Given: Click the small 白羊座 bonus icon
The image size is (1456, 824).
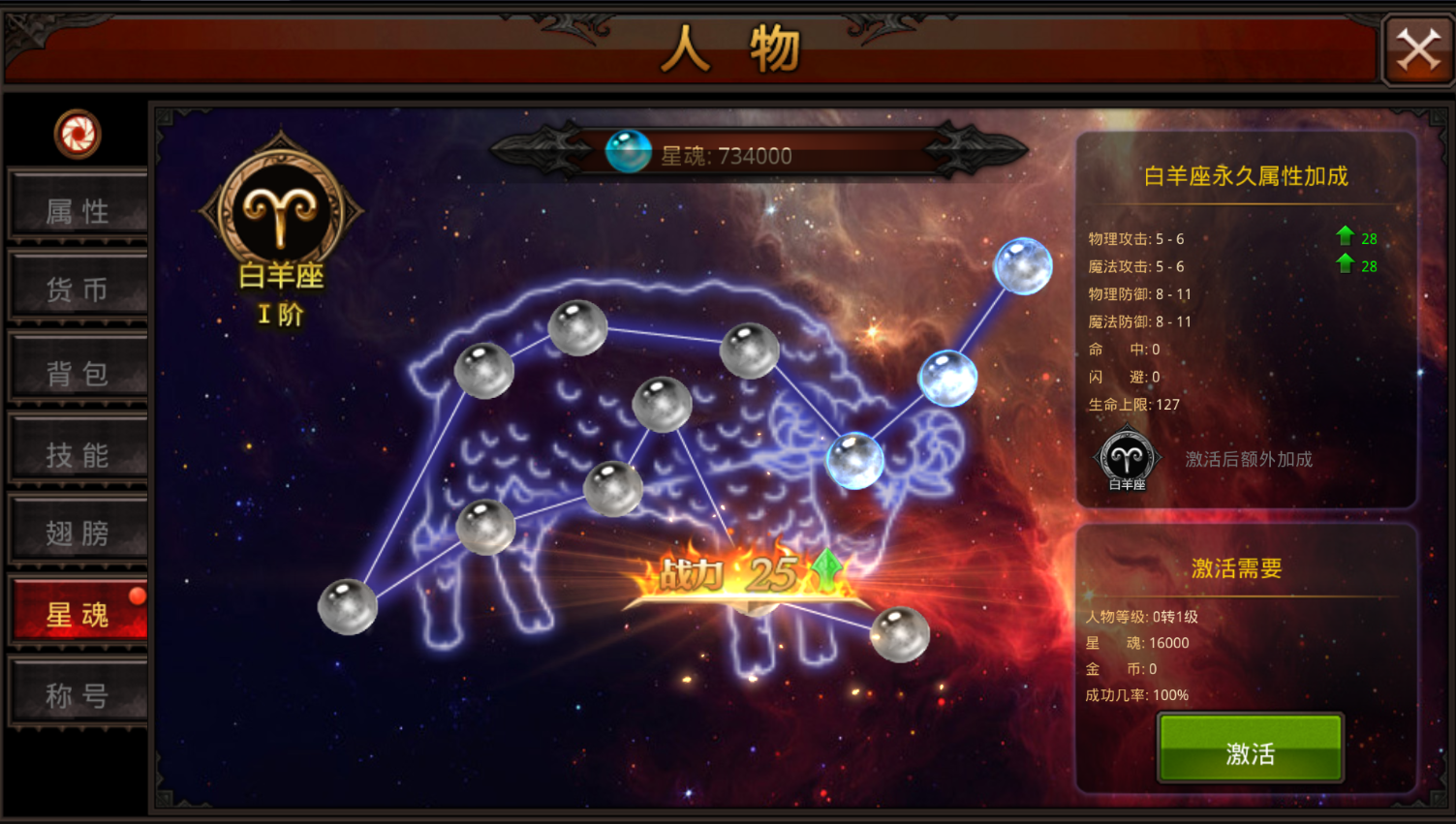Looking at the screenshot, I should (1127, 459).
